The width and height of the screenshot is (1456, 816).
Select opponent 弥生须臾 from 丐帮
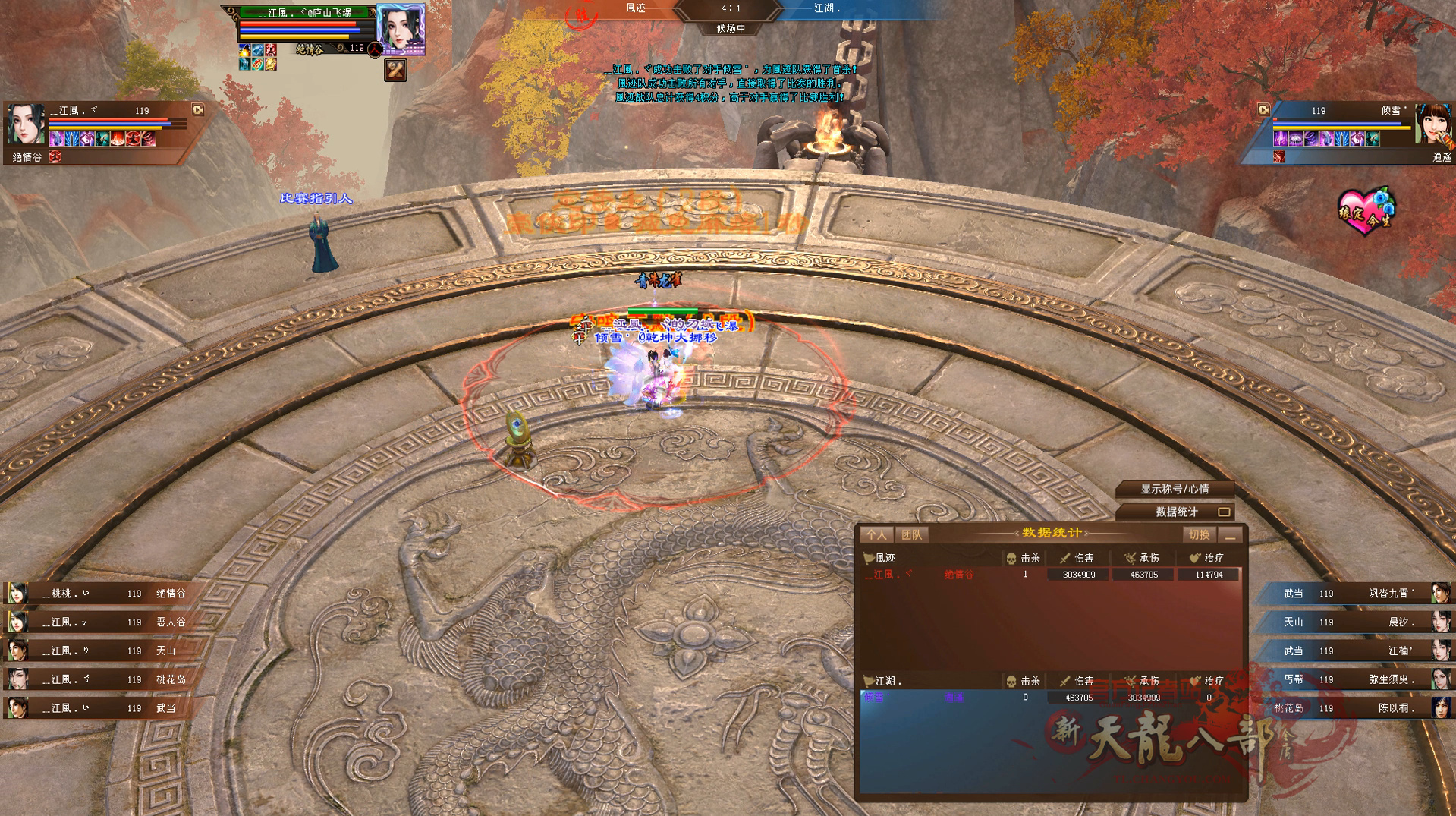point(1358,679)
